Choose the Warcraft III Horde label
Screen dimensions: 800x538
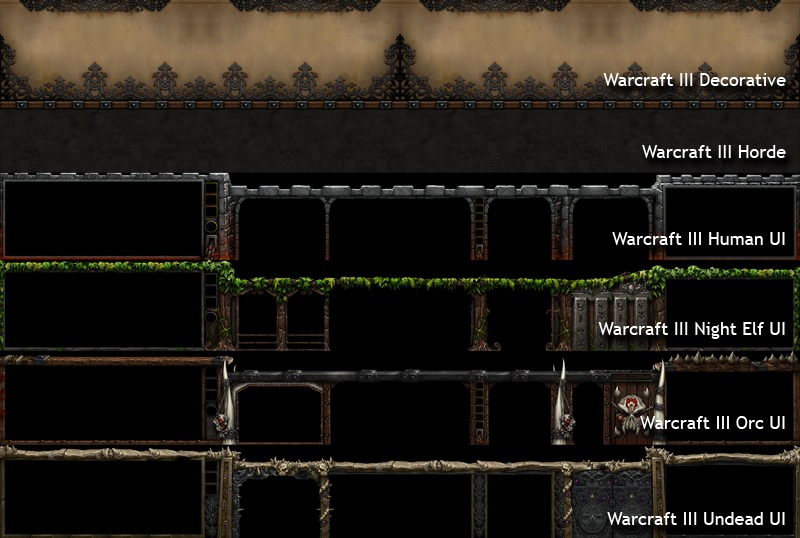[713, 153]
